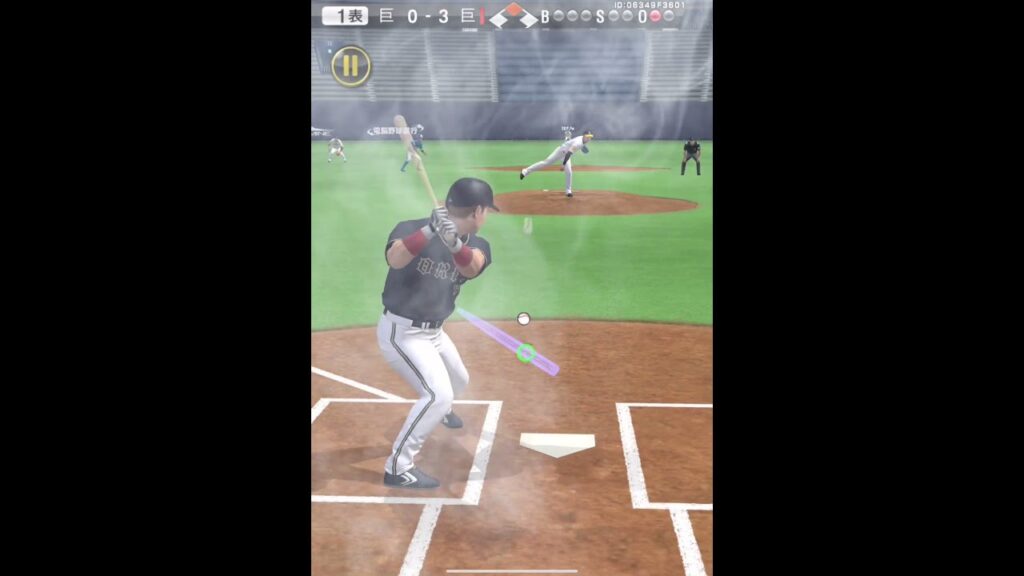Pause the game with the yellow pause button
The height and width of the screenshot is (576, 1024).
click(351, 66)
